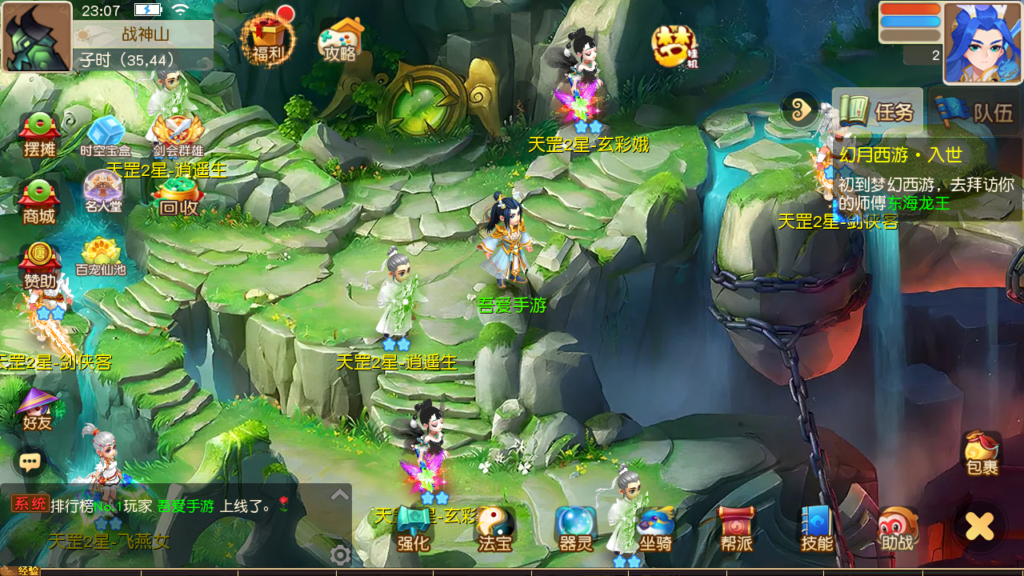Open the 坐骑 mount menu
This screenshot has width=1024, height=576.
(x=656, y=529)
